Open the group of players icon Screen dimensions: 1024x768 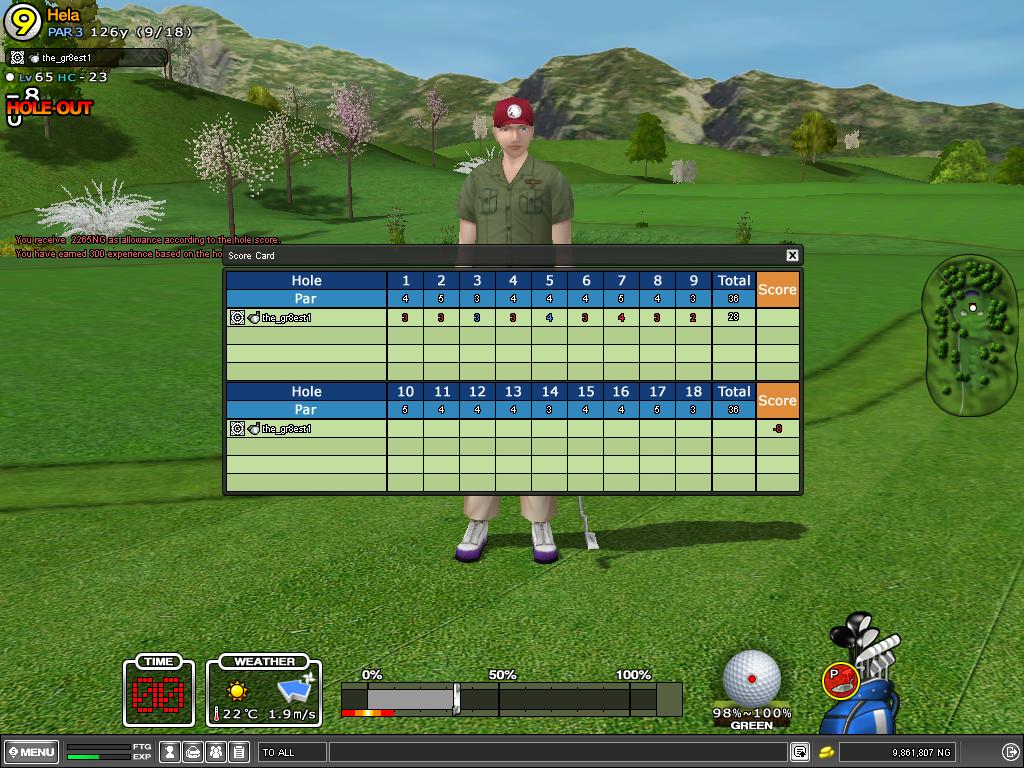point(216,752)
